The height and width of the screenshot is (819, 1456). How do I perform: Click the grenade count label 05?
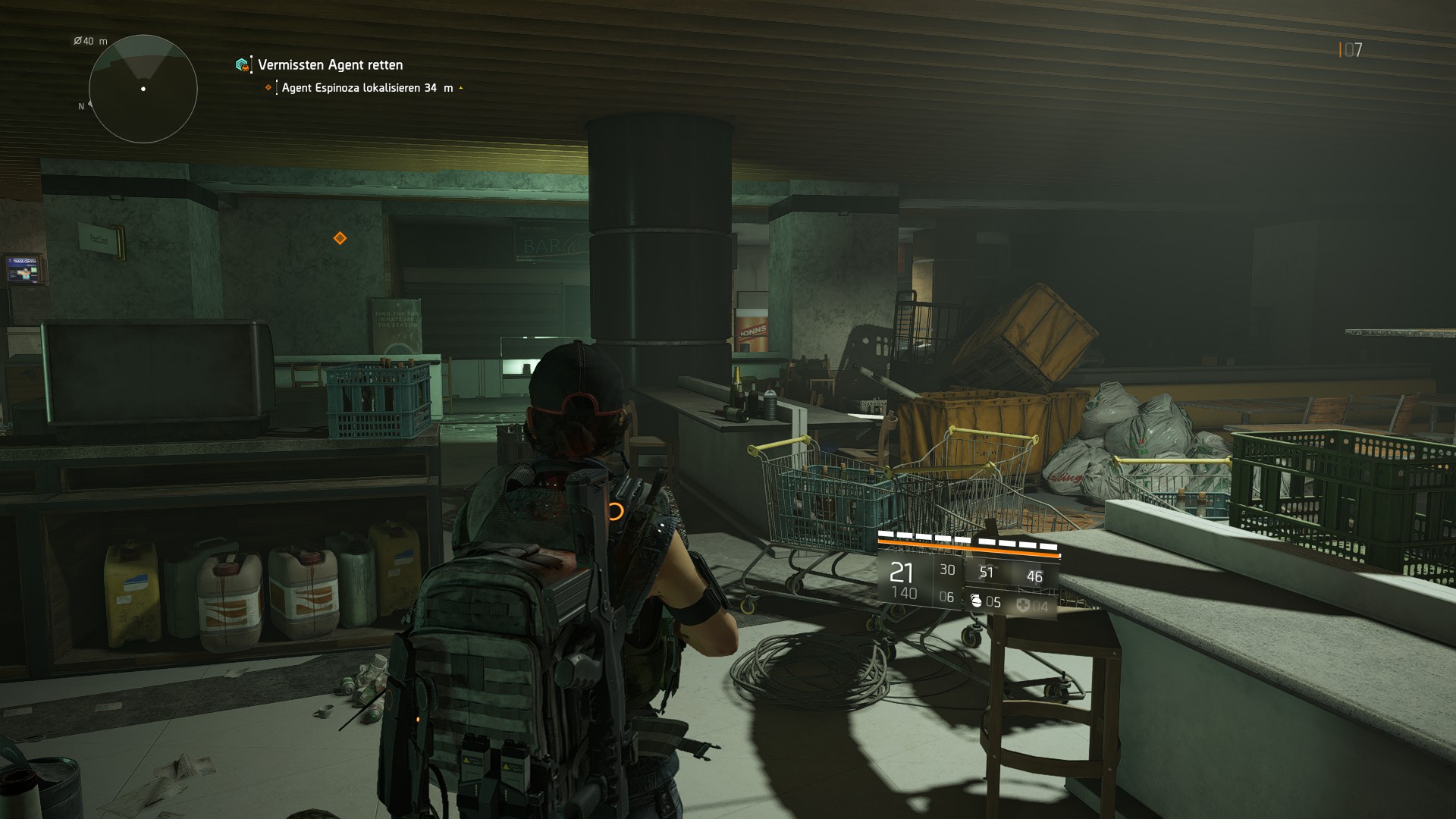tap(995, 602)
